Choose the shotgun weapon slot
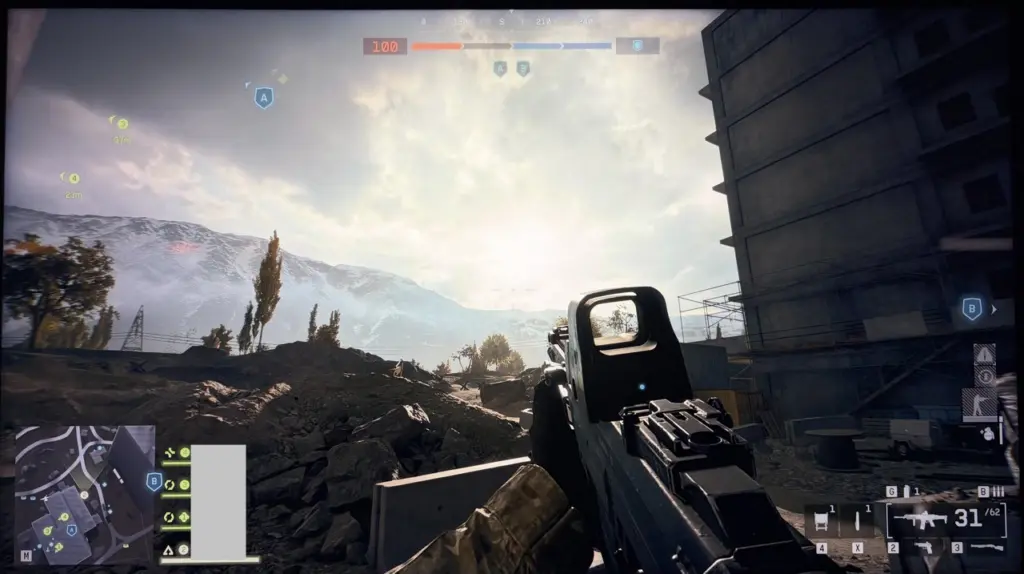This screenshot has height=574, width=1024. coord(988,546)
